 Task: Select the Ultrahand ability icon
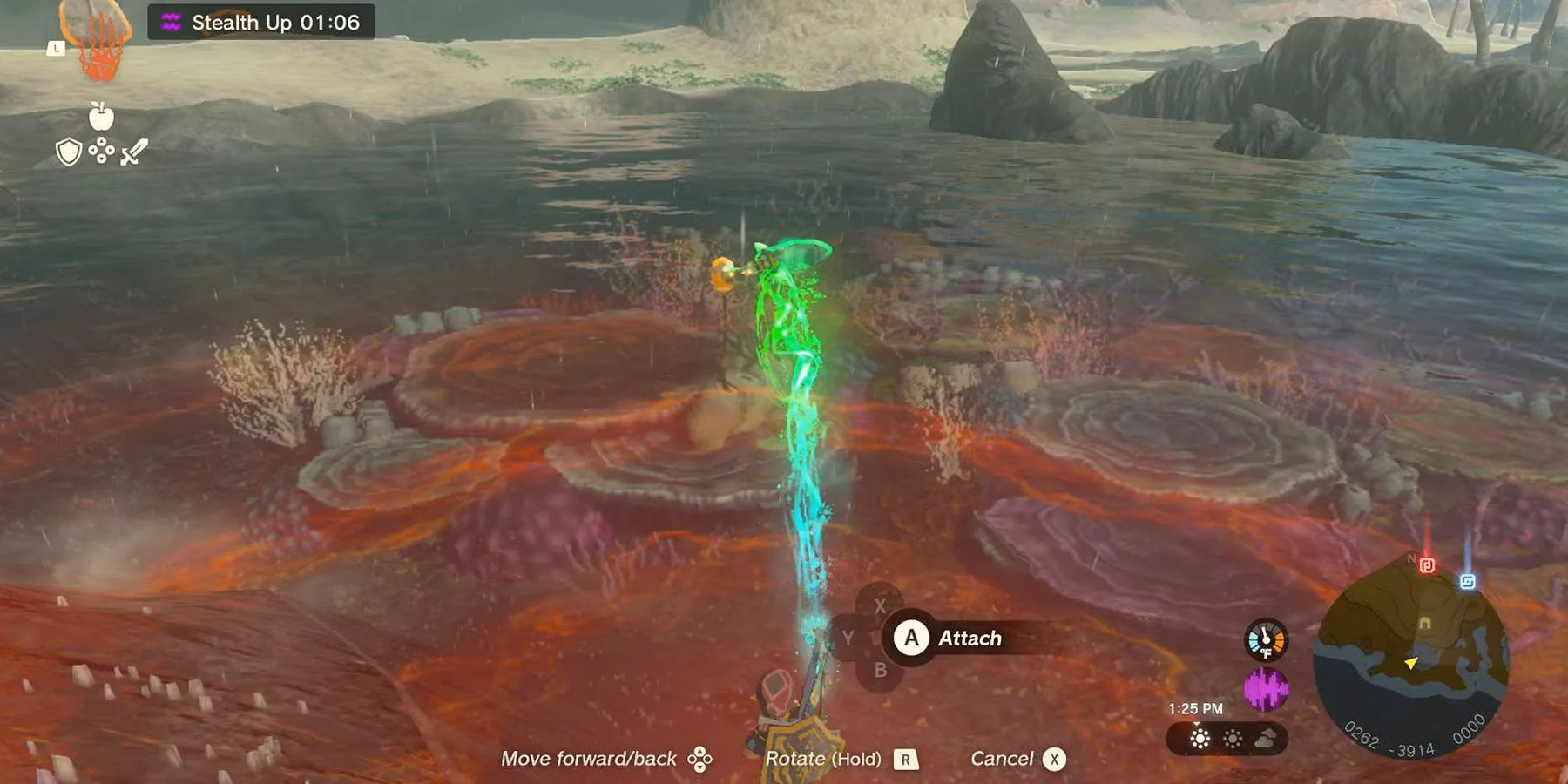[96, 39]
